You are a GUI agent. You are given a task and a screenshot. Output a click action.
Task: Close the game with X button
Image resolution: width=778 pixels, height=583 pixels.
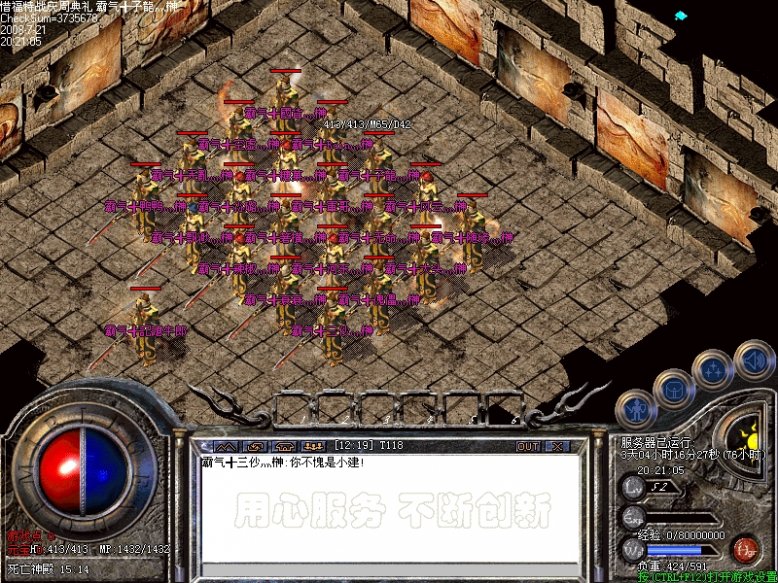coord(556,445)
